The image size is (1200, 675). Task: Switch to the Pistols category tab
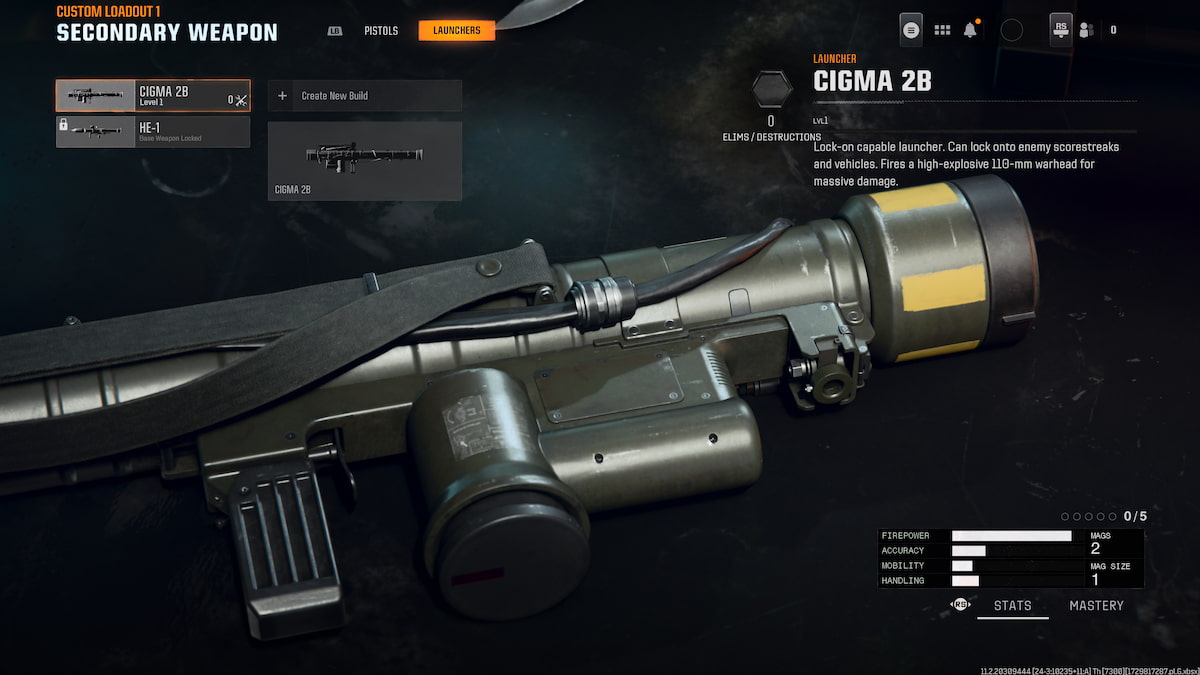pos(380,31)
